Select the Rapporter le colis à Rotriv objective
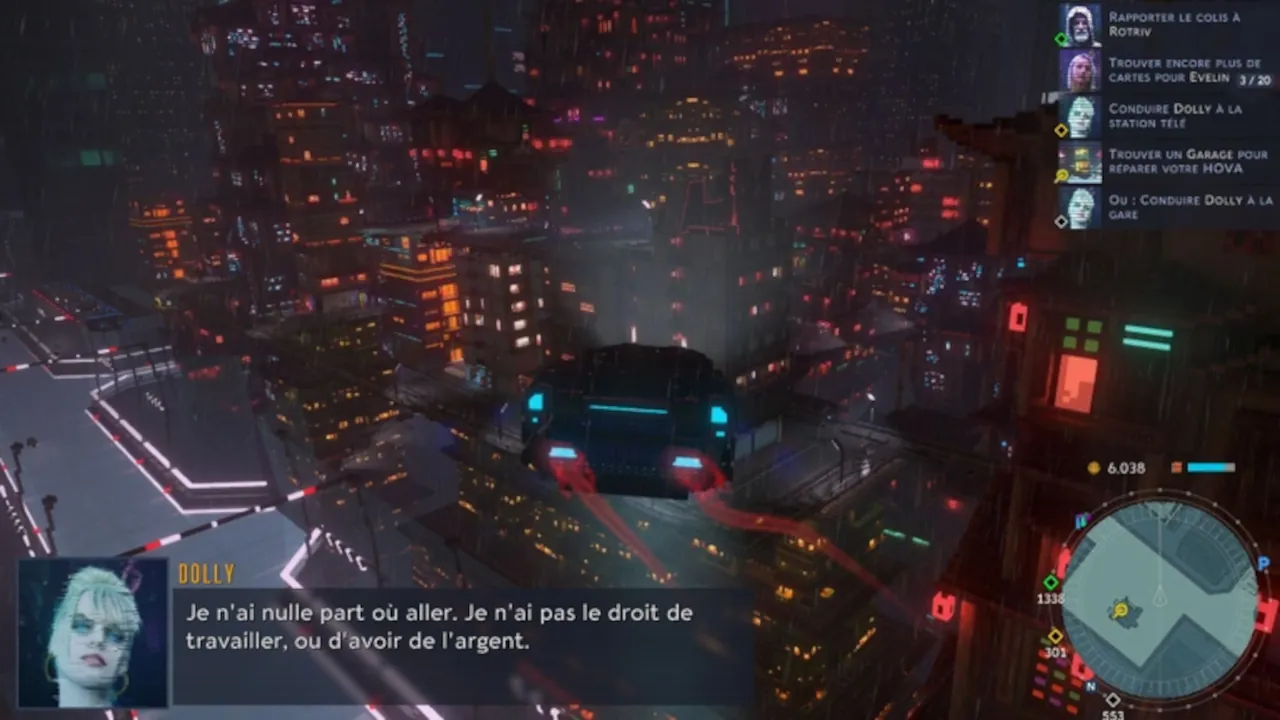Image resolution: width=1280 pixels, height=720 pixels. click(1166, 25)
